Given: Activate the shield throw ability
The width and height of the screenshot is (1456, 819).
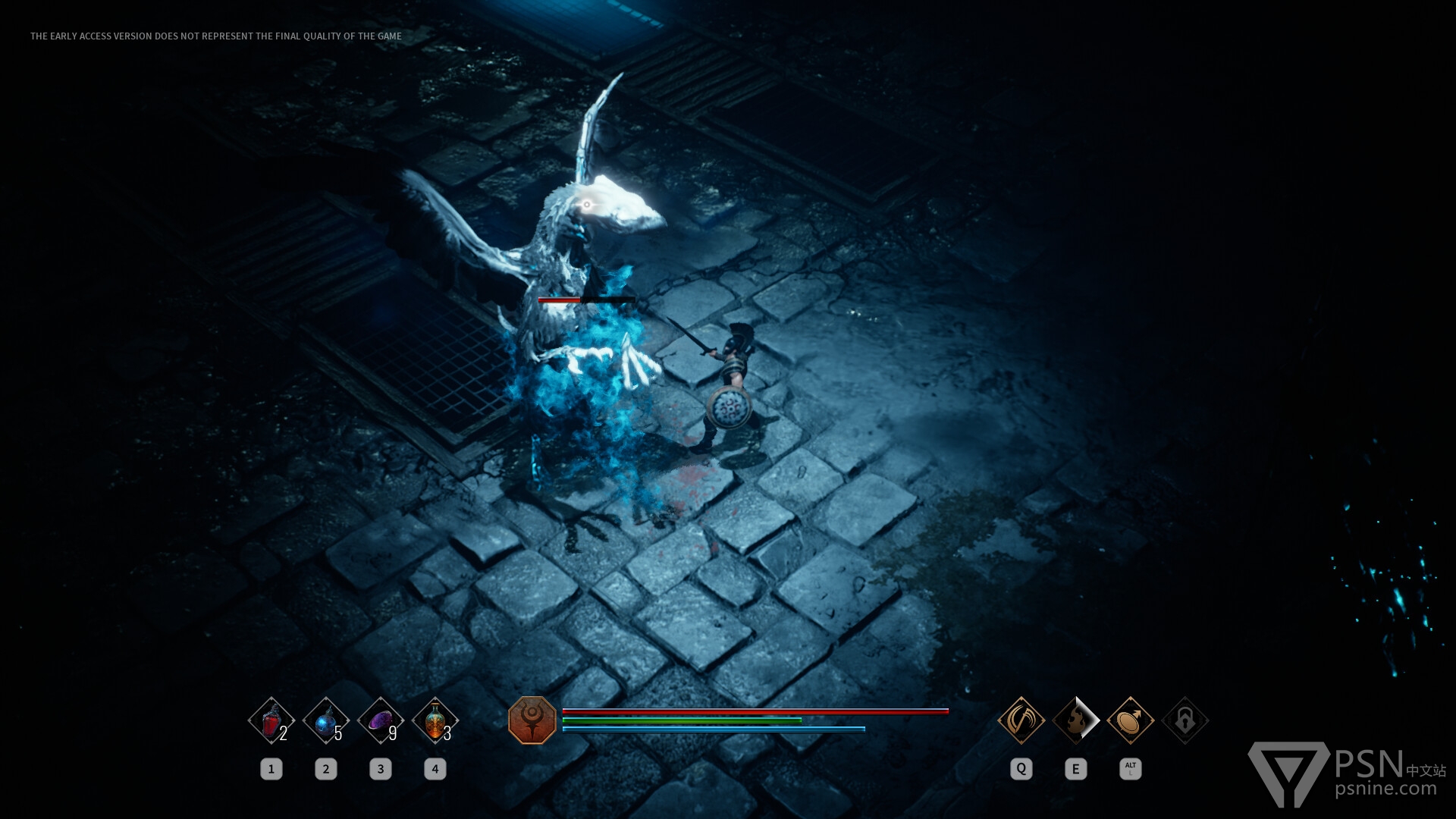Looking at the screenshot, I should tap(1131, 720).
